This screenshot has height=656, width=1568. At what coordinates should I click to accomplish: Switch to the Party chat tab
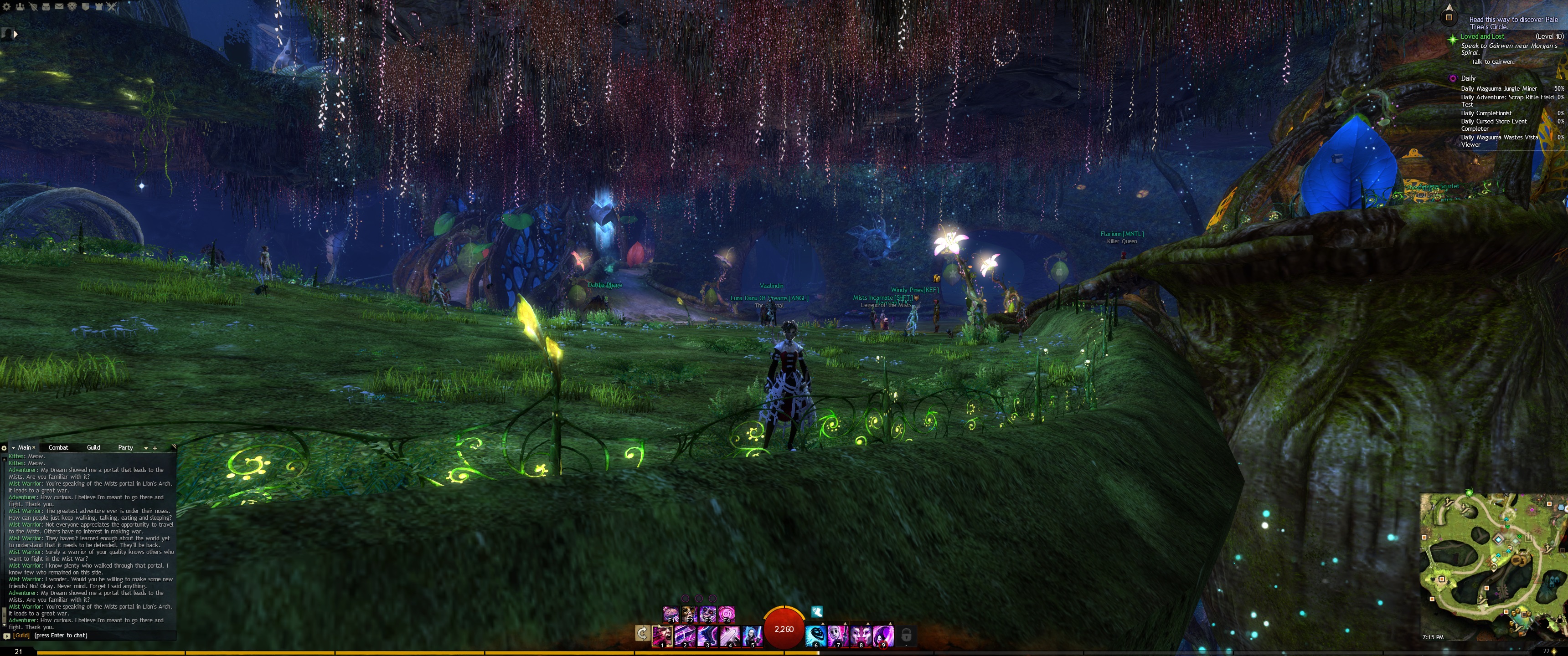click(125, 447)
